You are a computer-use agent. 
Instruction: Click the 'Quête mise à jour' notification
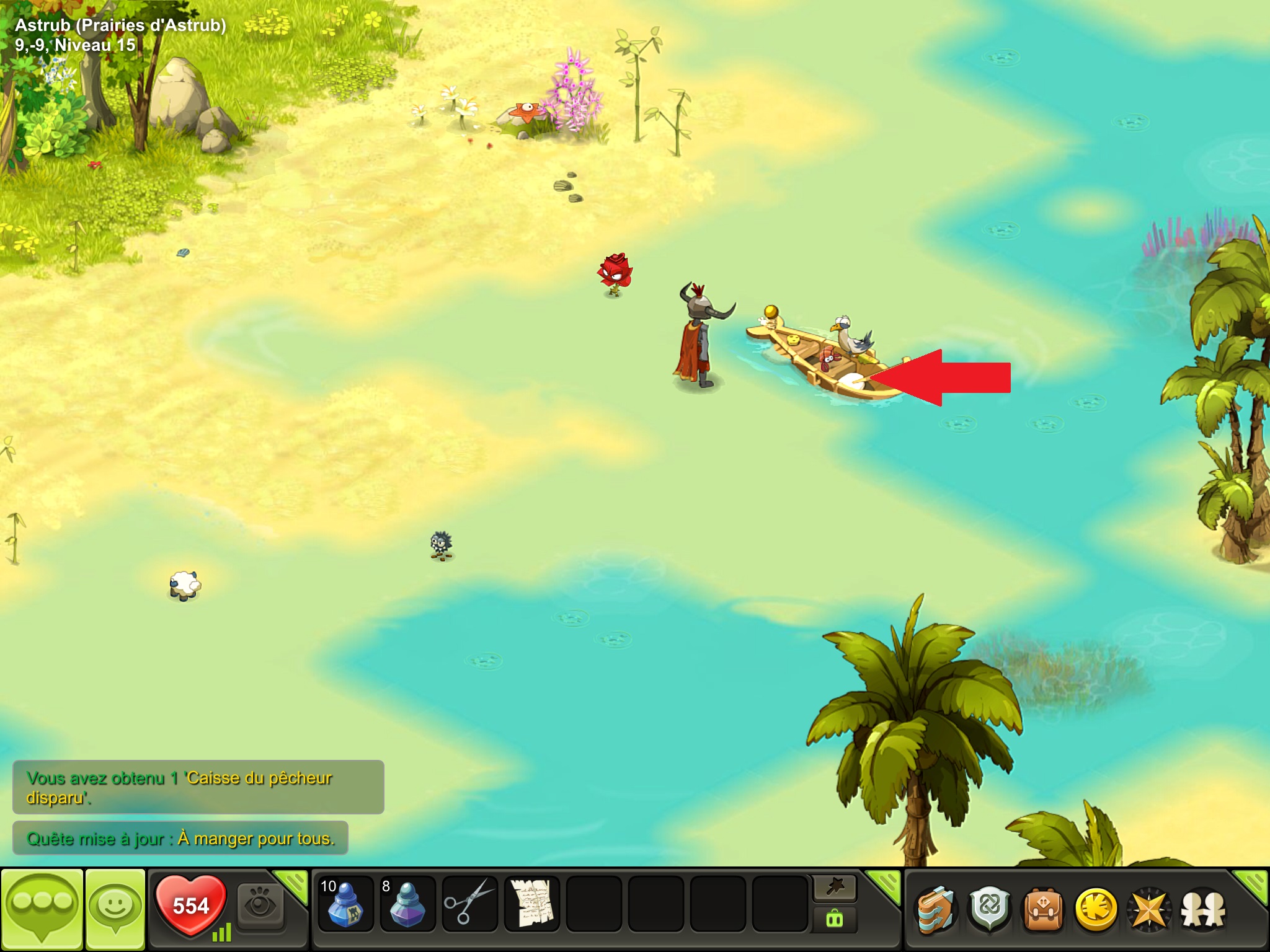180,839
